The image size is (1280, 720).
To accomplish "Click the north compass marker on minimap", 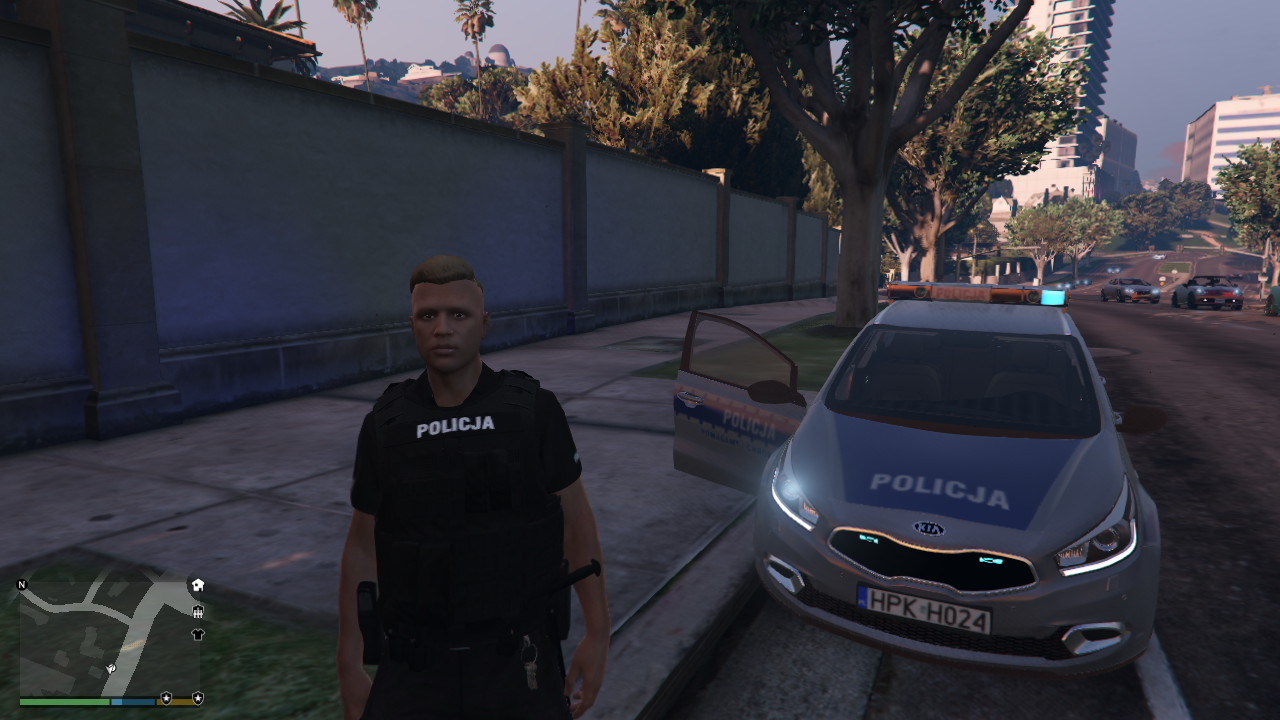I will tap(22, 584).
